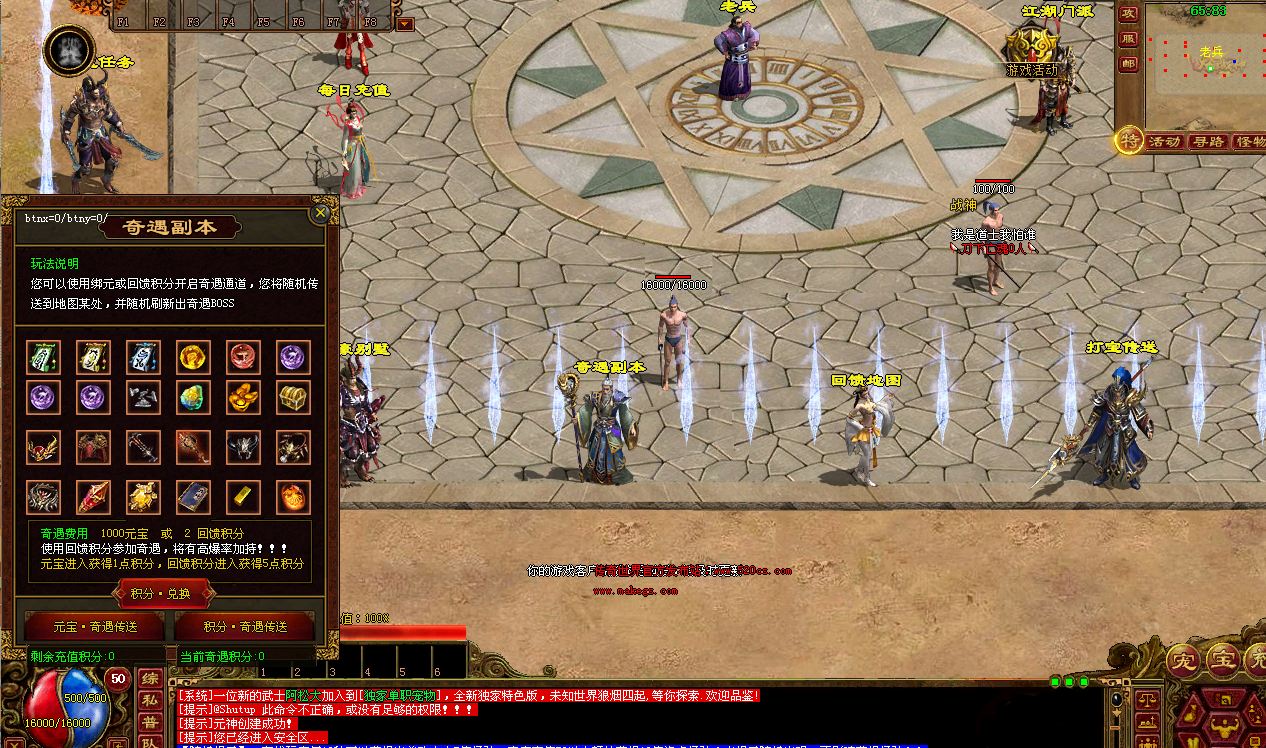Expand the F-key skill bar arrow

point(405,23)
